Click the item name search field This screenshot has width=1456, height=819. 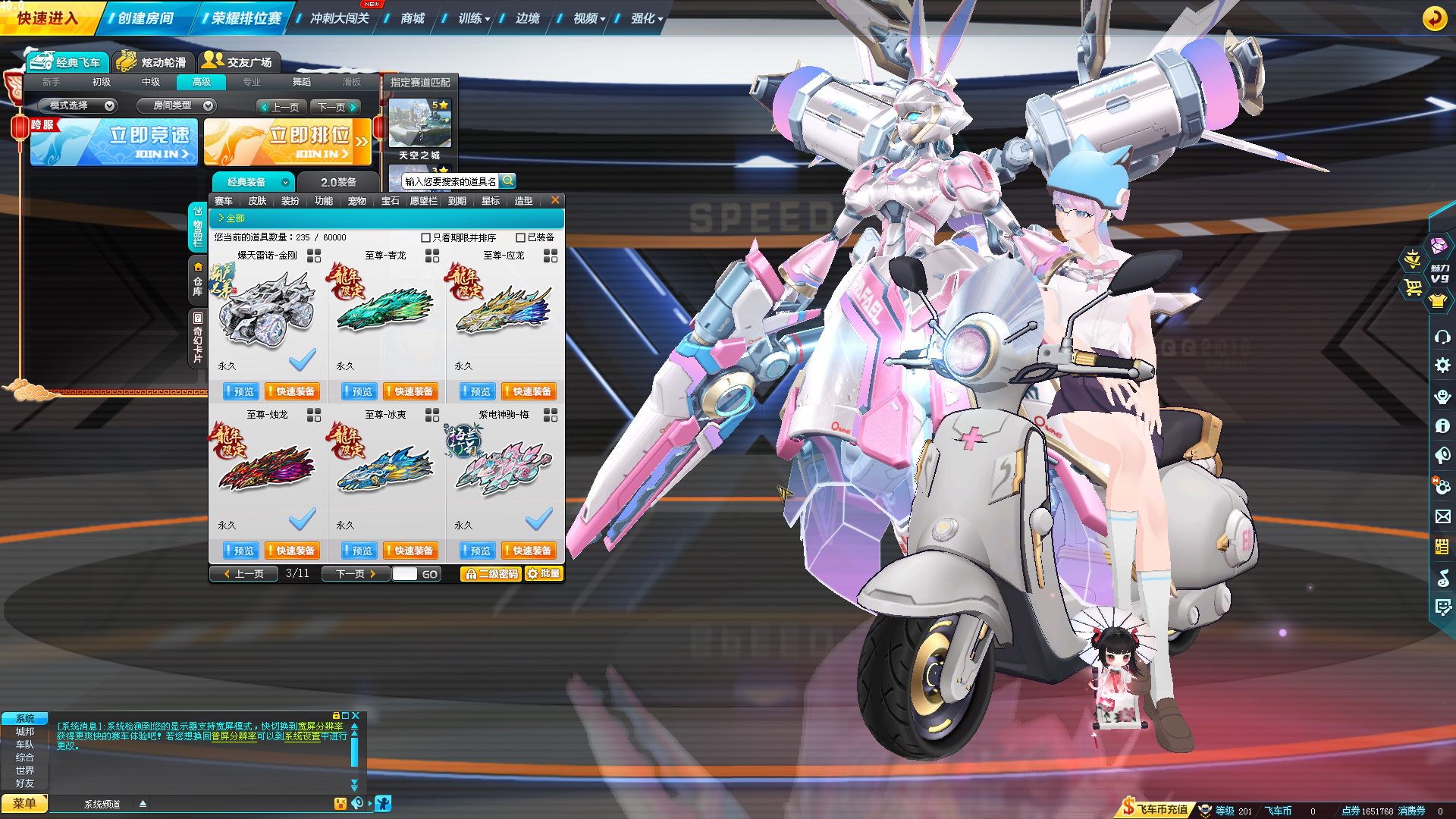(450, 182)
